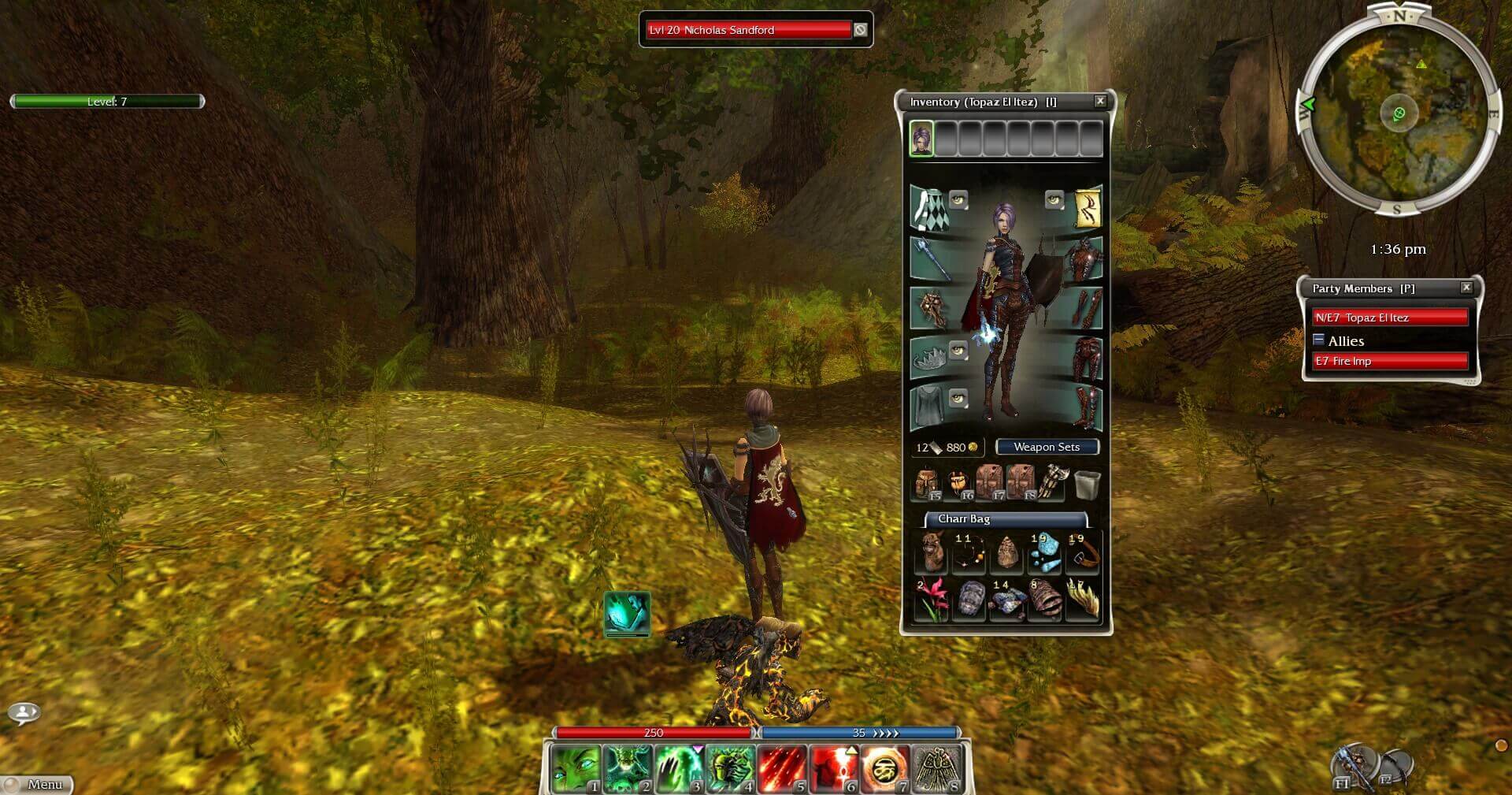
Task: Click the Level 7 experience bar
Action: click(106, 101)
